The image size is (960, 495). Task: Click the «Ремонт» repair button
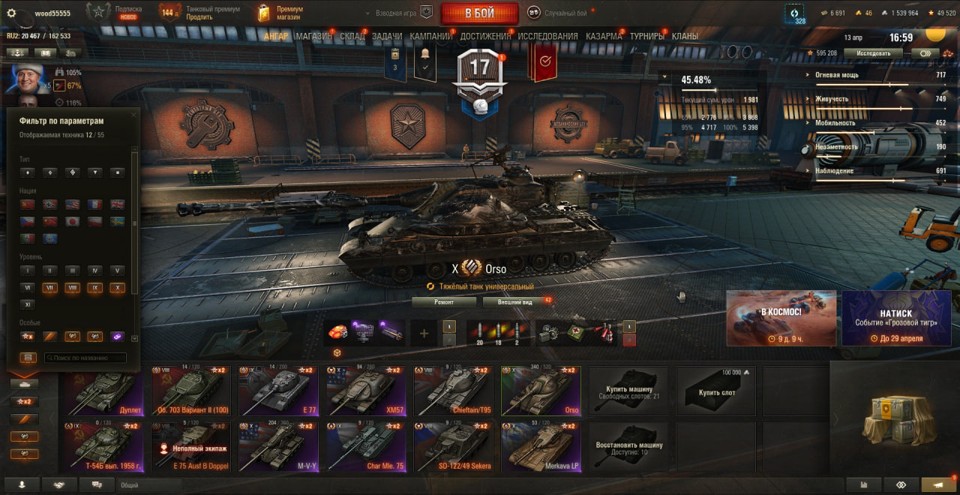click(x=444, y=300)
